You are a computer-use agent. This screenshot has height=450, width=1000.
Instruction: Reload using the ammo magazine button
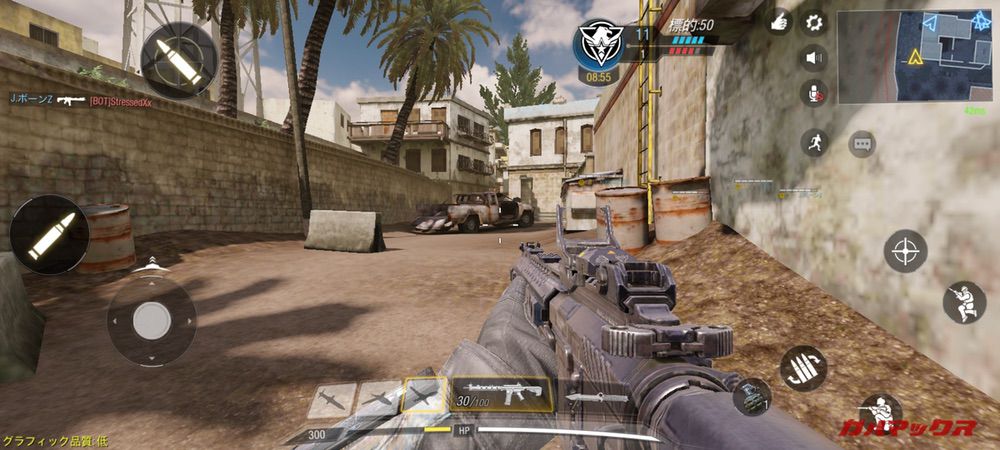(x=803, y=367)
